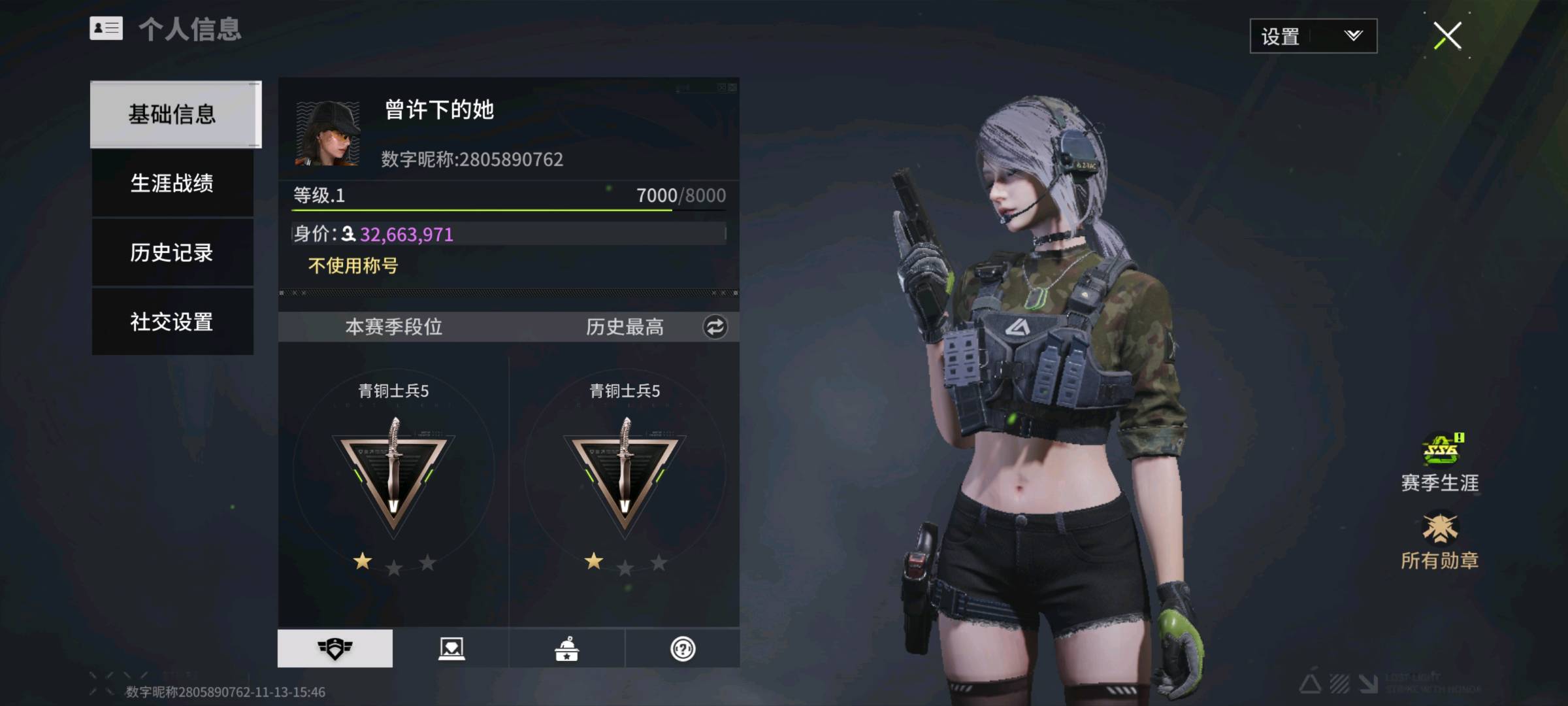View the 本赛季段位 rank badge
This screenshot has width=1568, height=706.
[393, 474]
